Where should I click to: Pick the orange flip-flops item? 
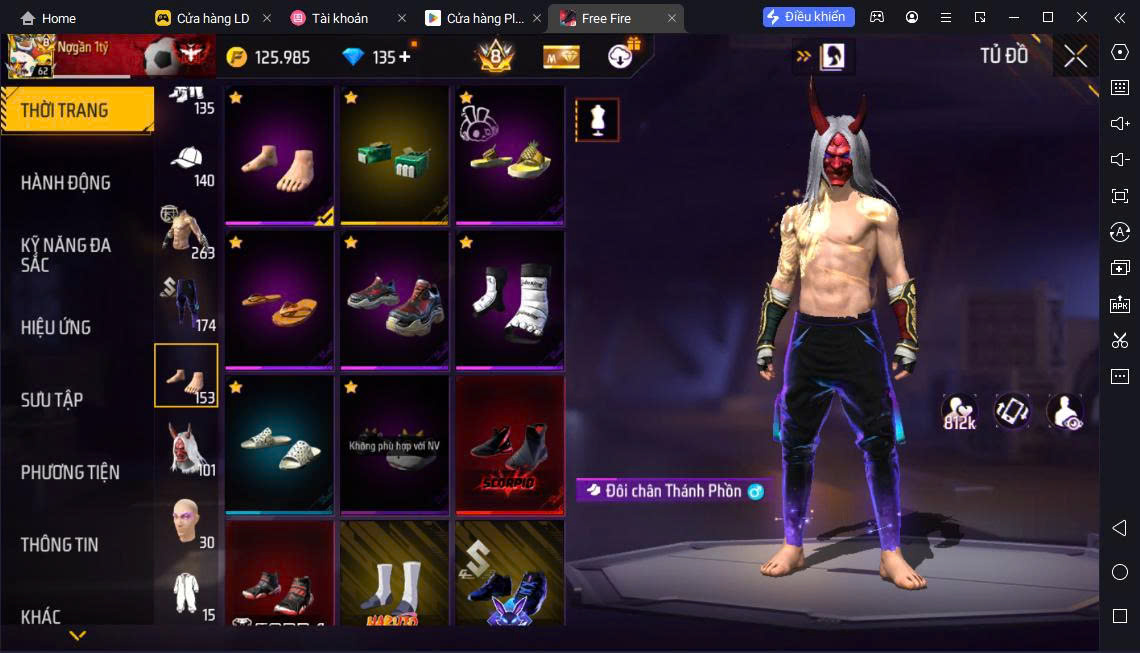click(279, 297)
